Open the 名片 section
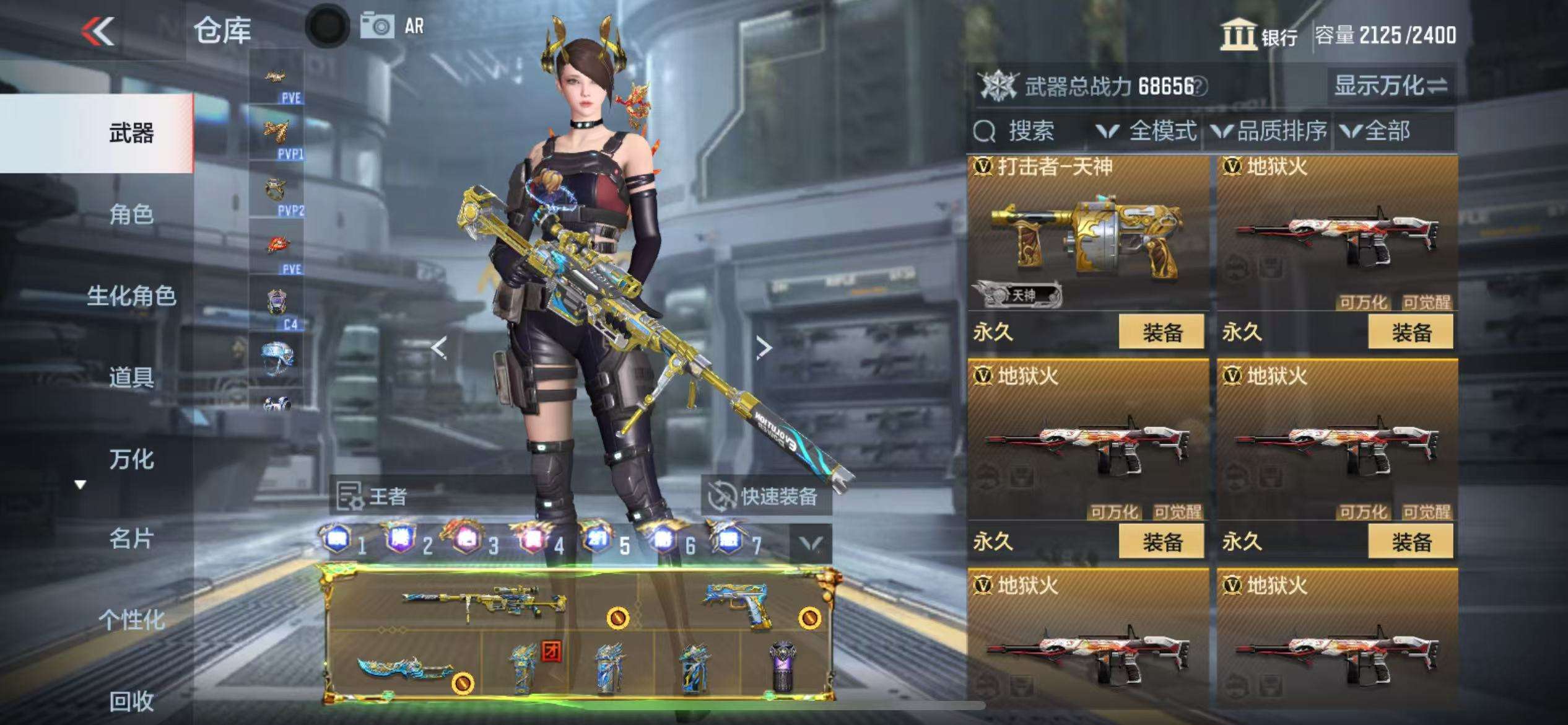1568x725 pixels. pyautogui.click(x=131, y=539)
